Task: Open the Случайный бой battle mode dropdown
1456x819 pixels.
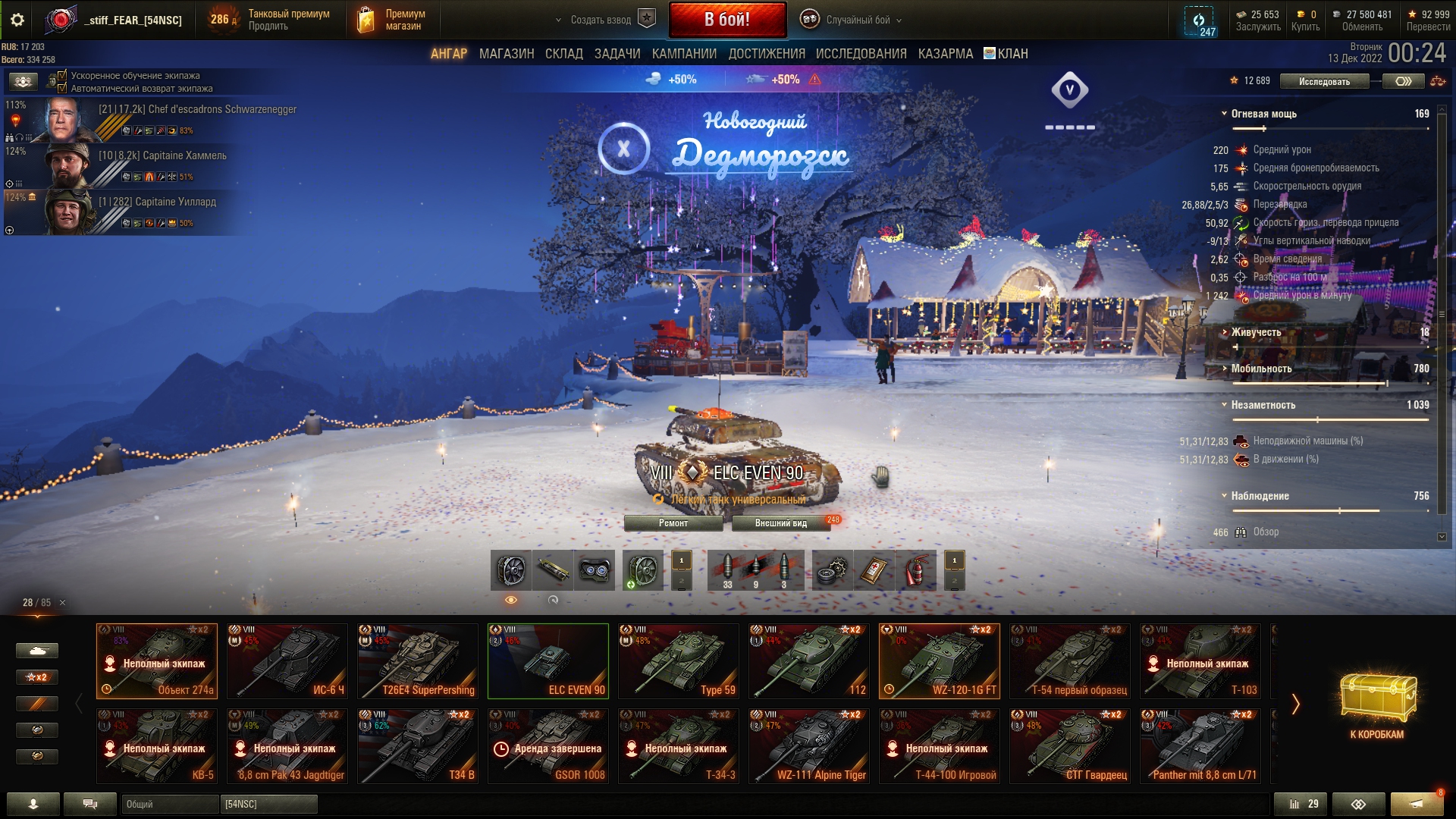Action: coord(852,20)
